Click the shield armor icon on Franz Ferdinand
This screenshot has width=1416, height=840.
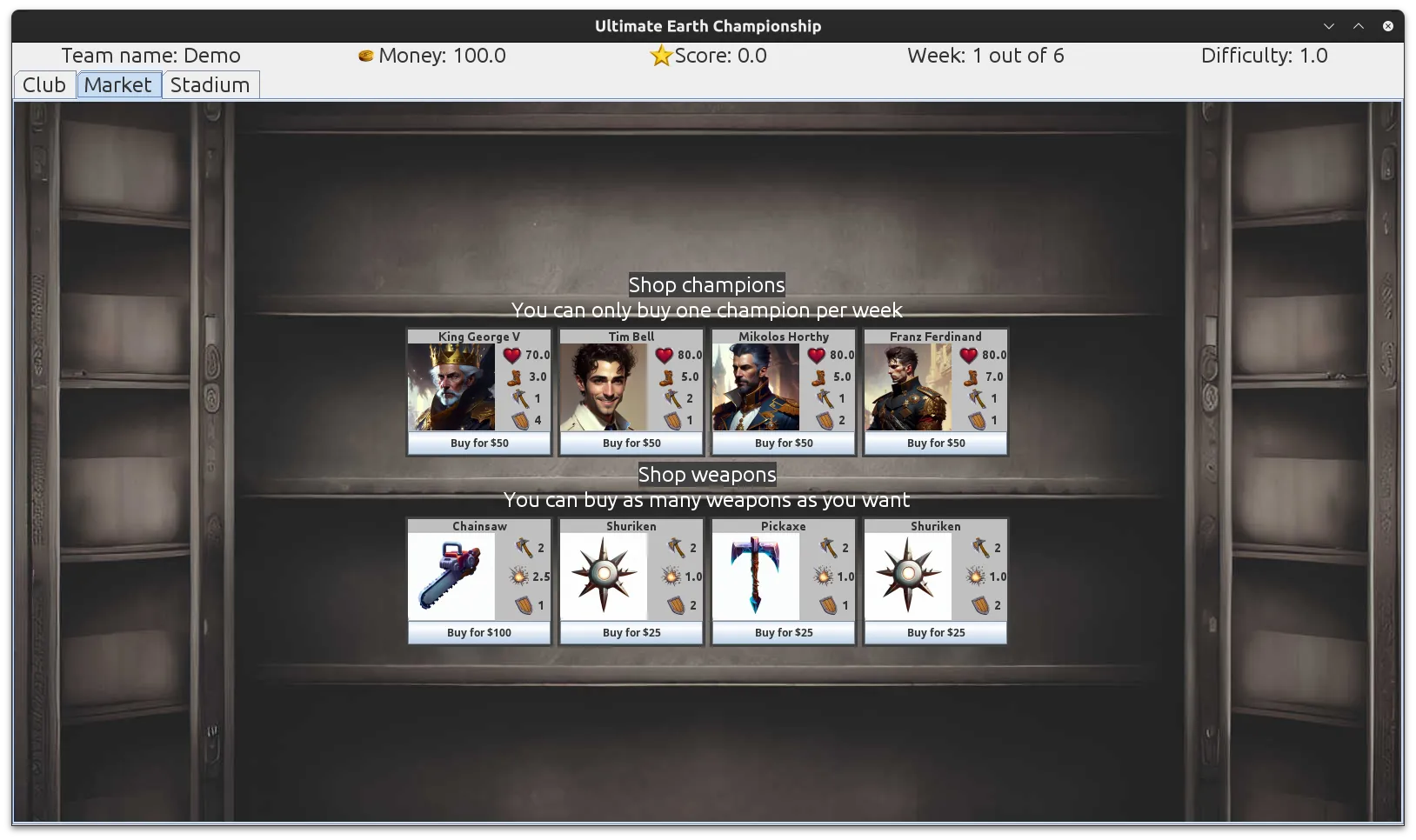(979, 419)
